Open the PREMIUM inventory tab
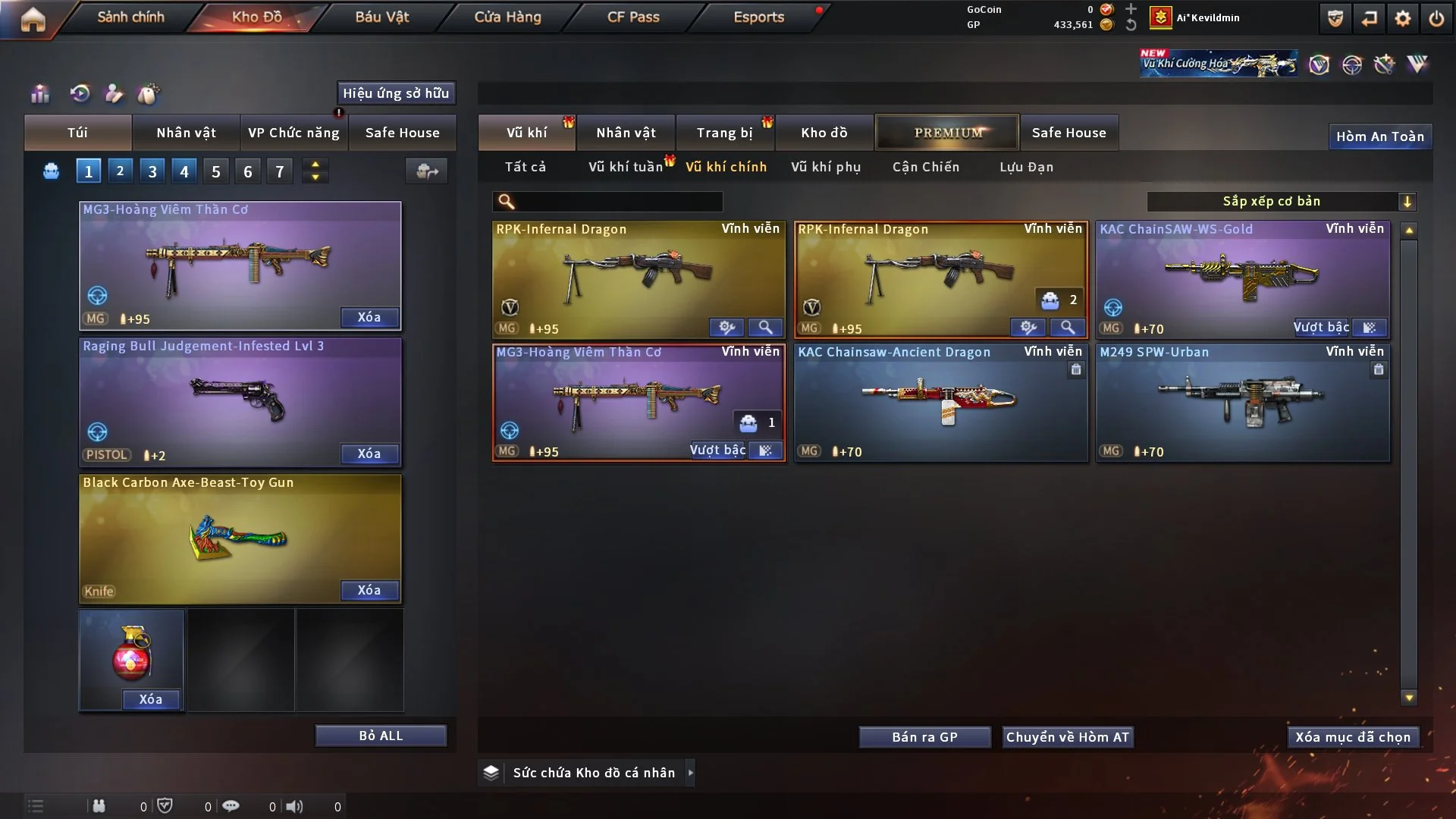This screenshot has height=819, width=1456. (x=948, y=133)
